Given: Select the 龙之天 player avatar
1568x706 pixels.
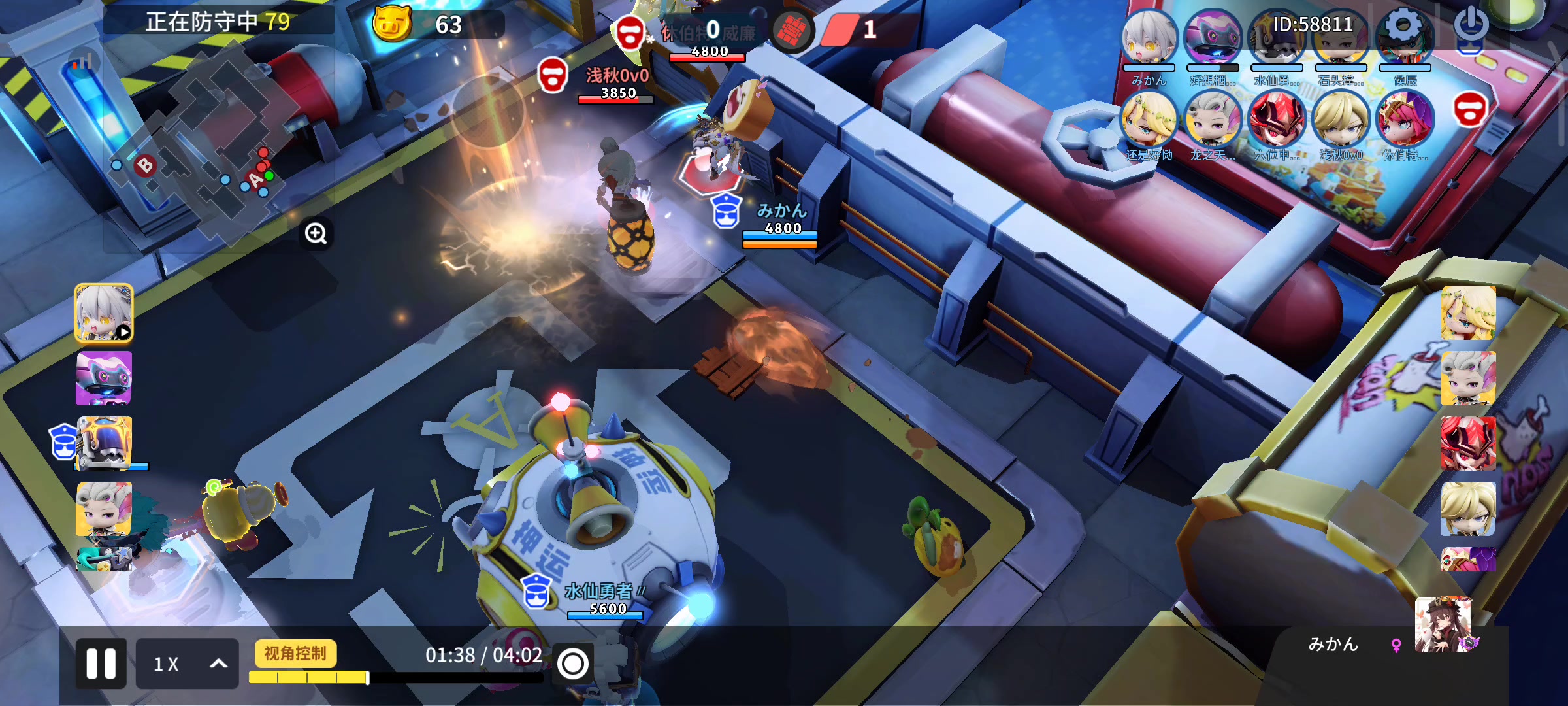Looking at the screenshot, I should (x=1213, y=119).
